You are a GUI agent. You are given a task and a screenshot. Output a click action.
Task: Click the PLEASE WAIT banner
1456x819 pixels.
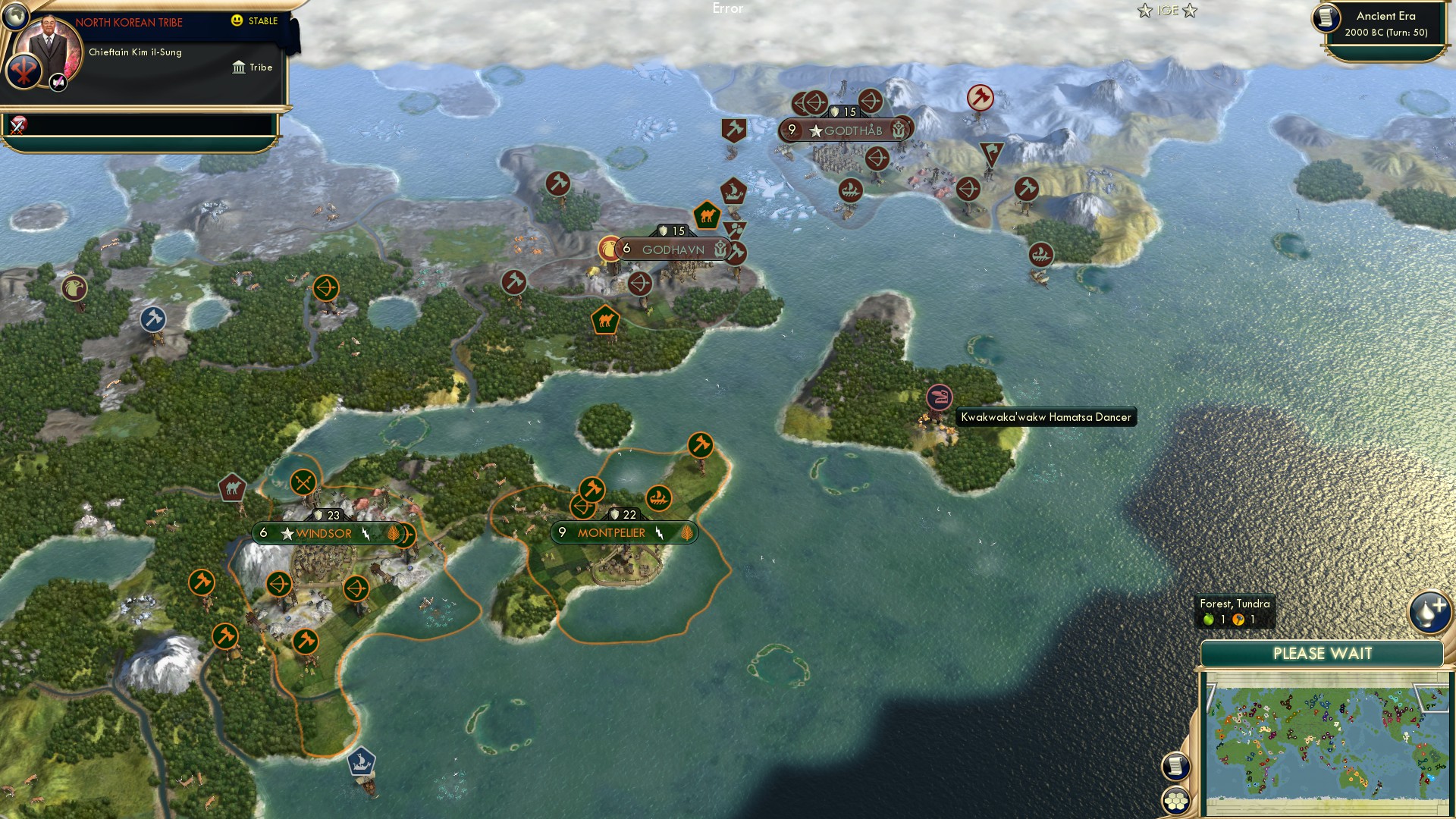tap(1322, 653)
